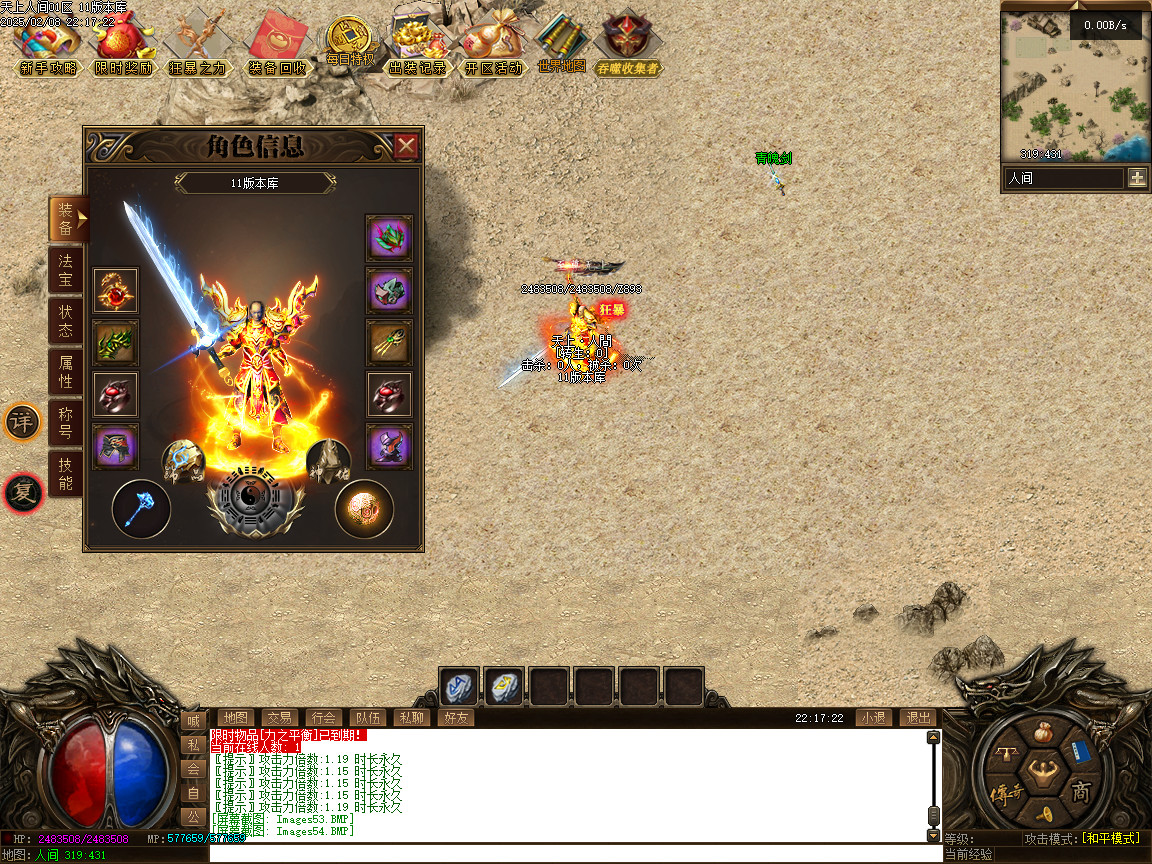Image resolution: width=1152 pixels, height=864 pixels.
Task: Exit the game with 退出
Action: pyautogui.click(x=918, y=717)
